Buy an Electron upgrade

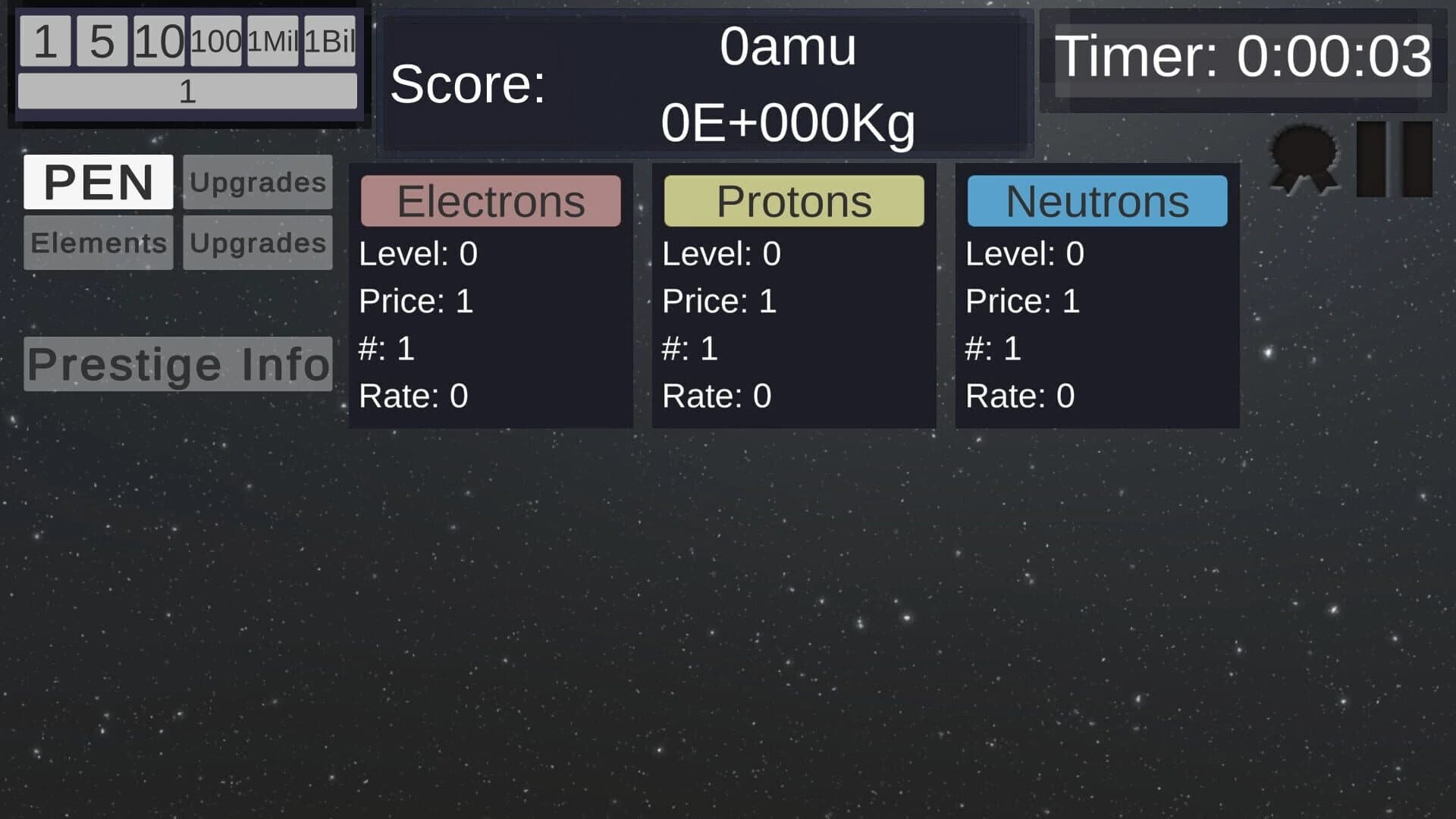491,200
